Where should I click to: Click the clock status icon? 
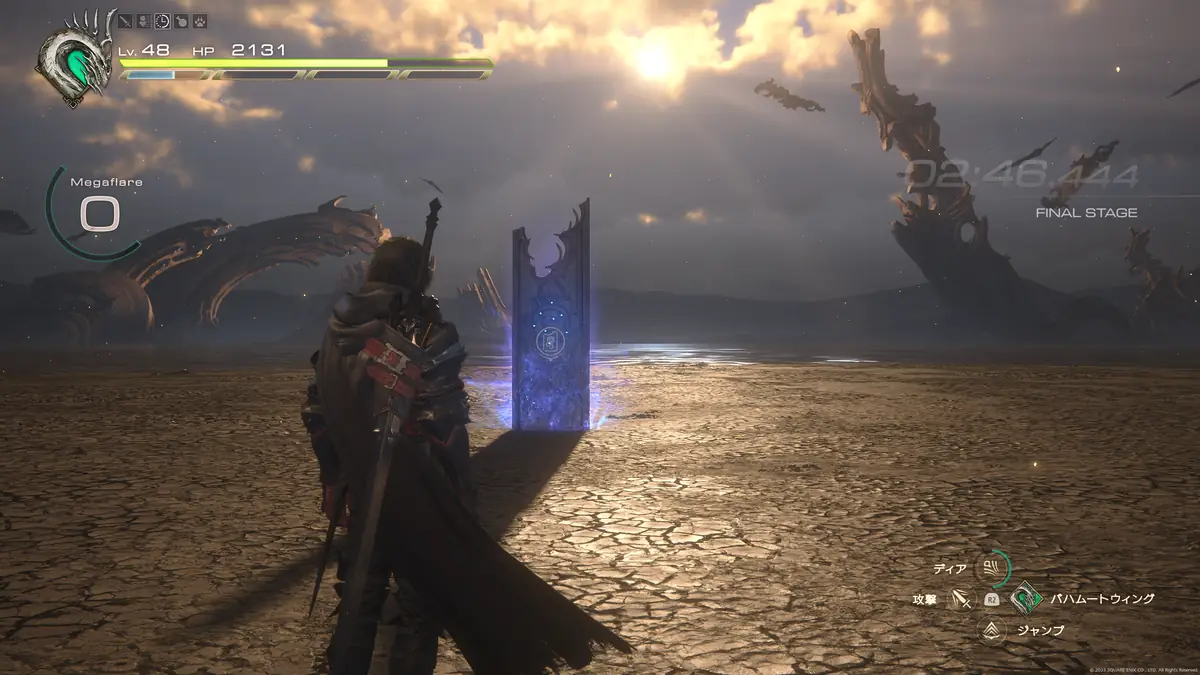tap(162, 21)
